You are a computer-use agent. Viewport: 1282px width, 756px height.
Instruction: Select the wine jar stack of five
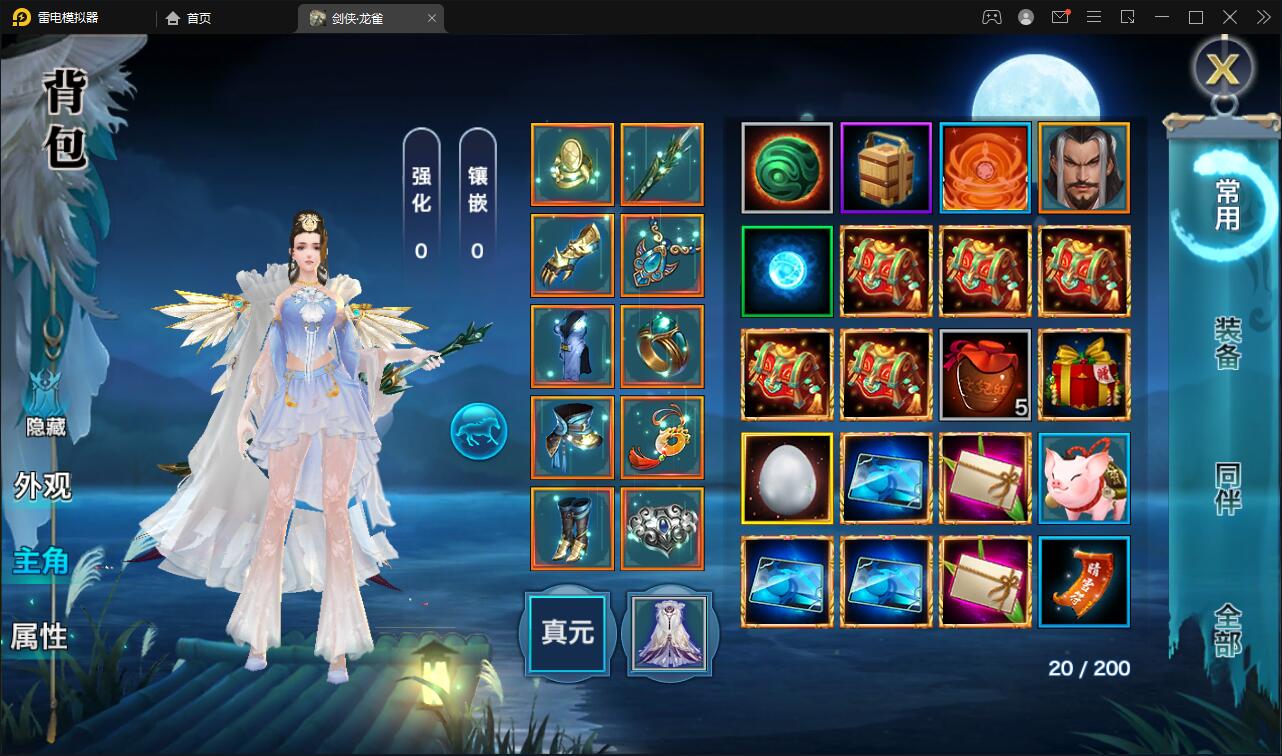[985, 374]
